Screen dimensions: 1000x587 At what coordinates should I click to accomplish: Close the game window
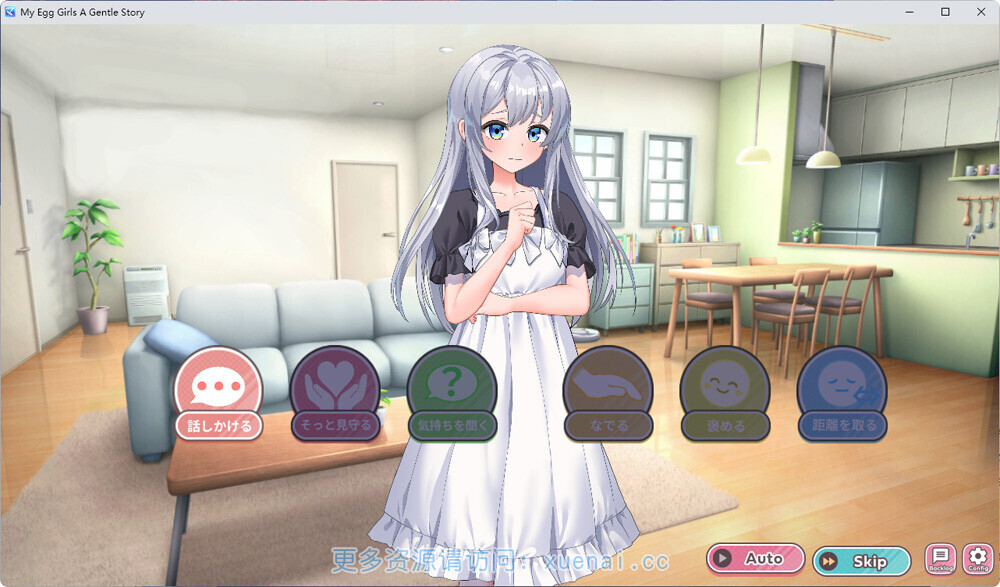[x=980, y=12]
